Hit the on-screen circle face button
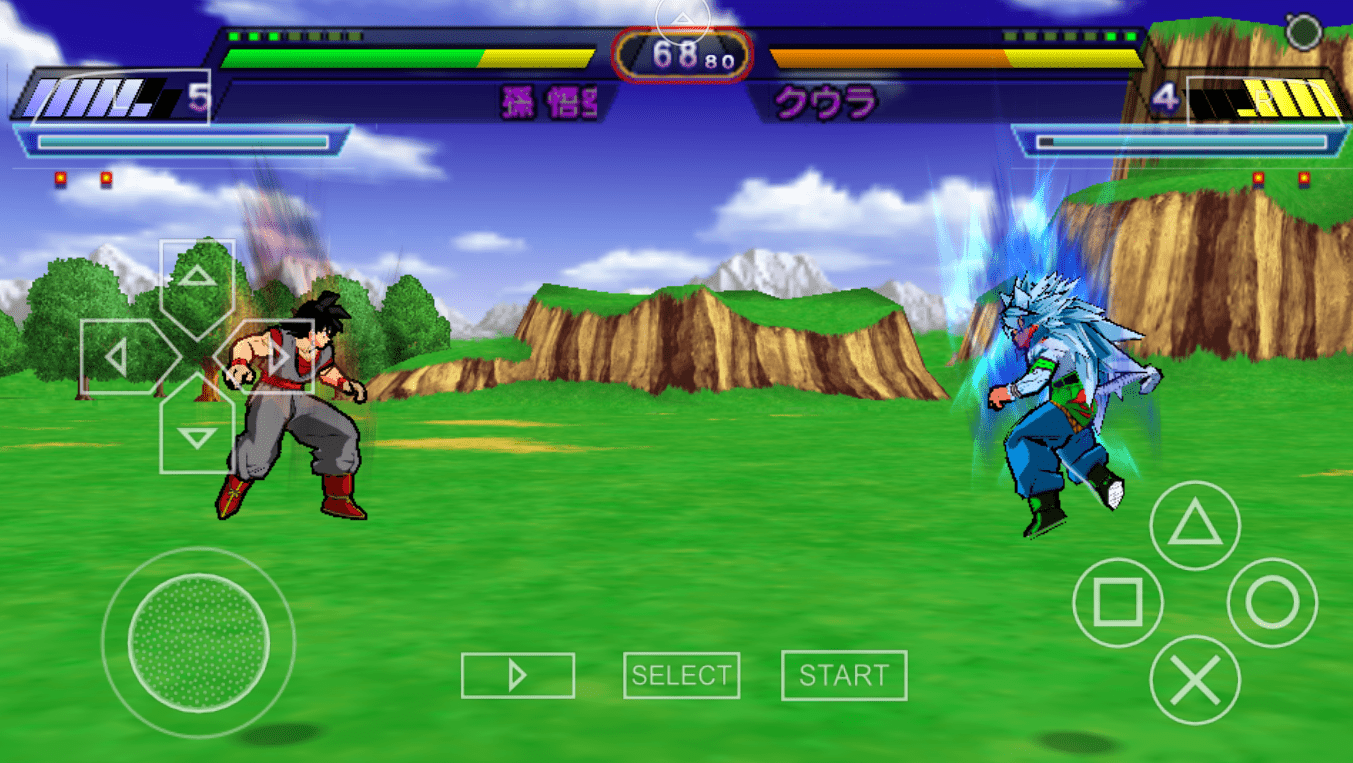 1272,603
